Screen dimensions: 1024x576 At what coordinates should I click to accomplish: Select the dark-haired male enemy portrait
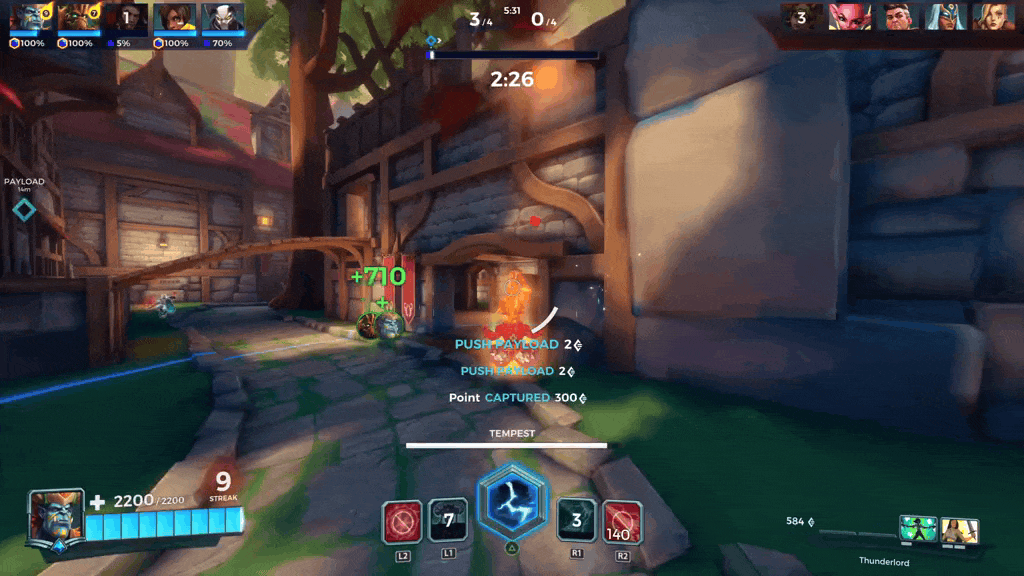coord(897,17)
